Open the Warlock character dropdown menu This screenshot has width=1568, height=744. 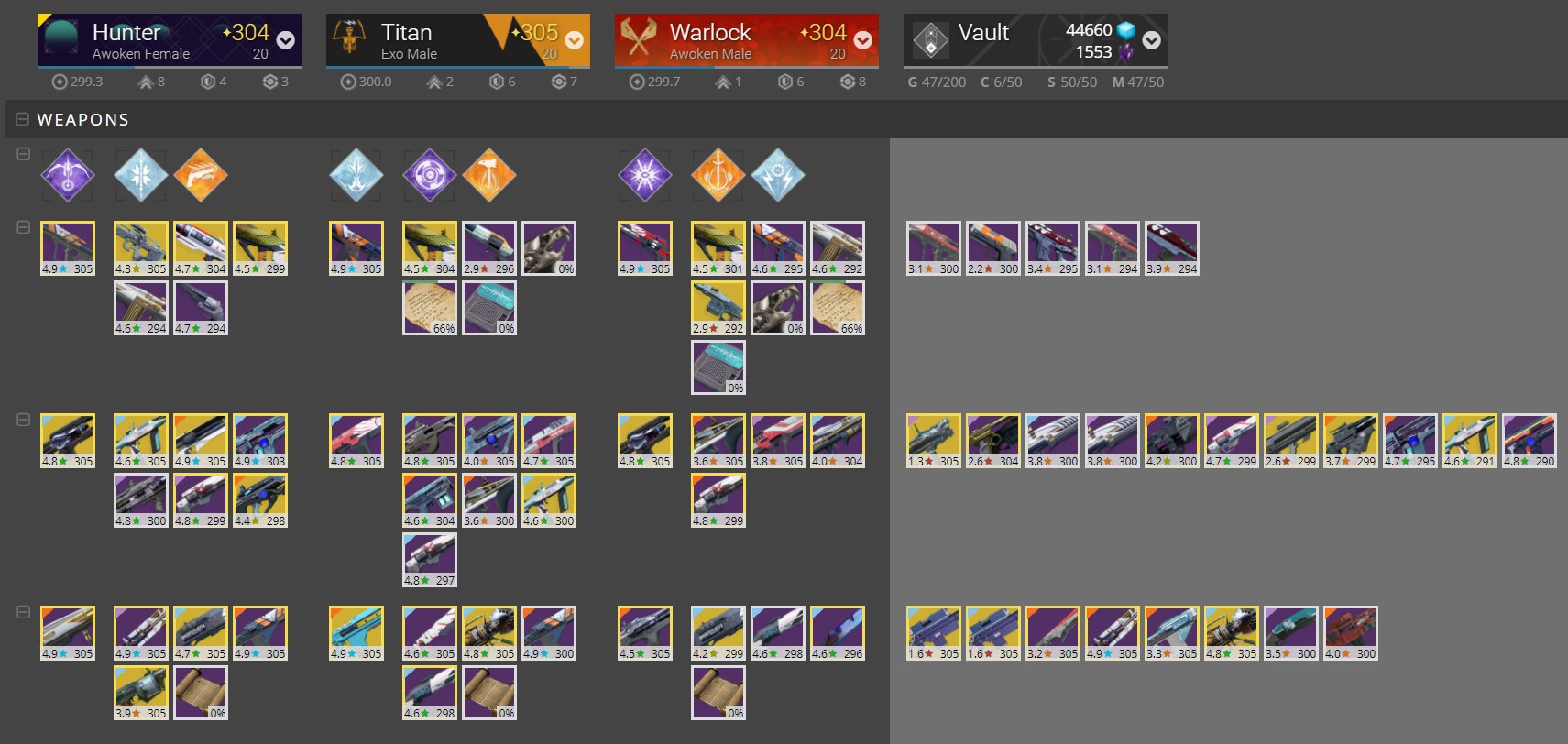(x=862, y=40)
